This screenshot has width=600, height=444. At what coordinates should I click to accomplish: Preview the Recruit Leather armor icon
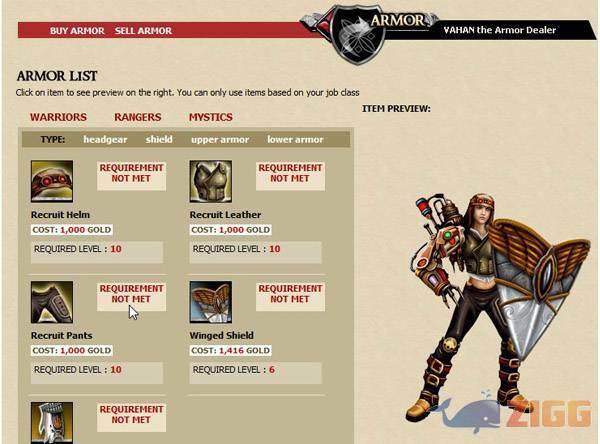211,181
